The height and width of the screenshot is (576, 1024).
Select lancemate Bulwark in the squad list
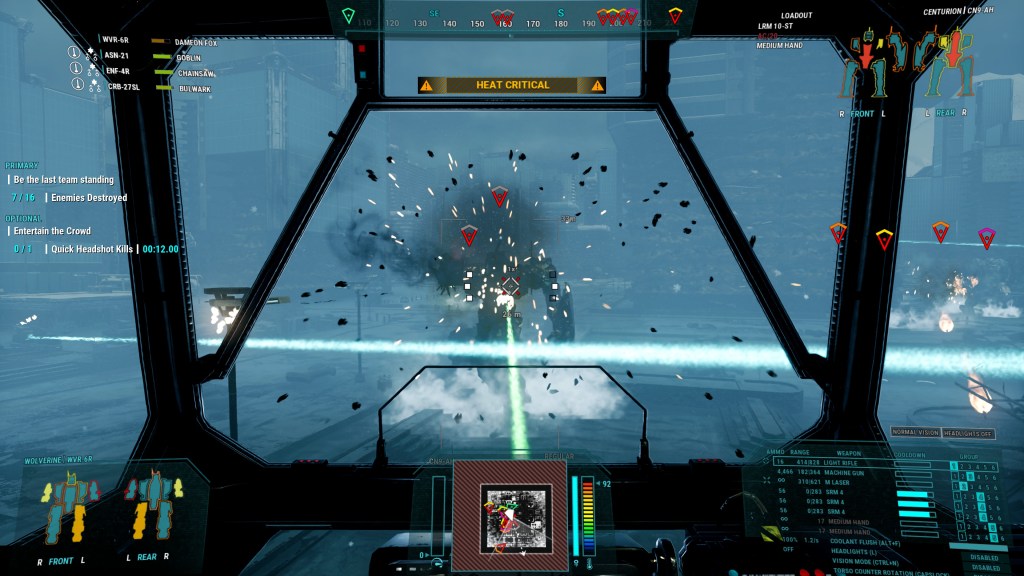(194, 88)
